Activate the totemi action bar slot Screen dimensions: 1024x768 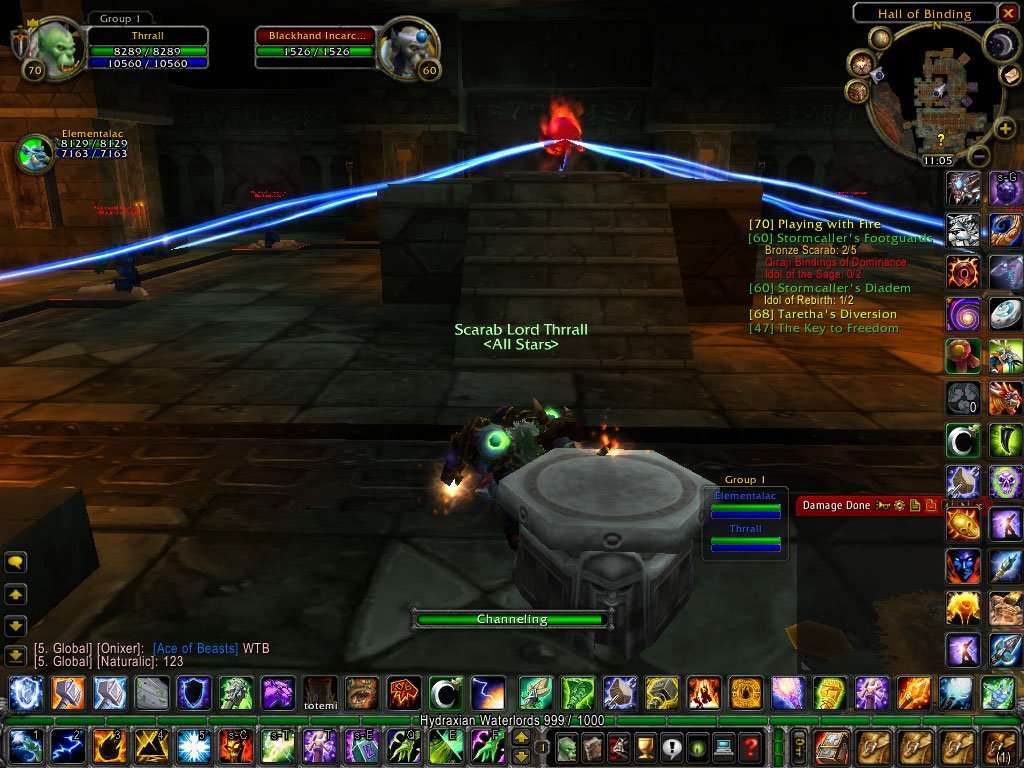tap(319, 692)
